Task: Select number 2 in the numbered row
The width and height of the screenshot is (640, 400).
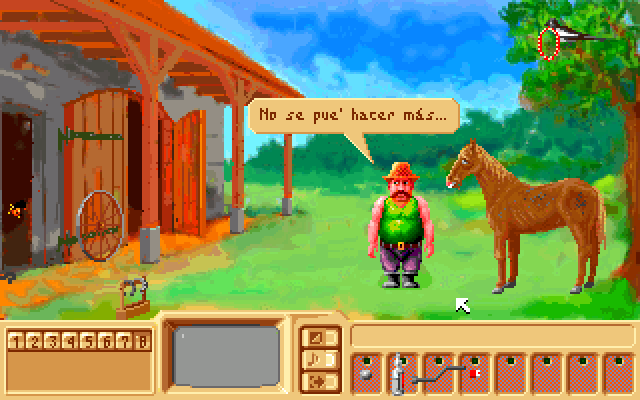Action: click(35, 342)
